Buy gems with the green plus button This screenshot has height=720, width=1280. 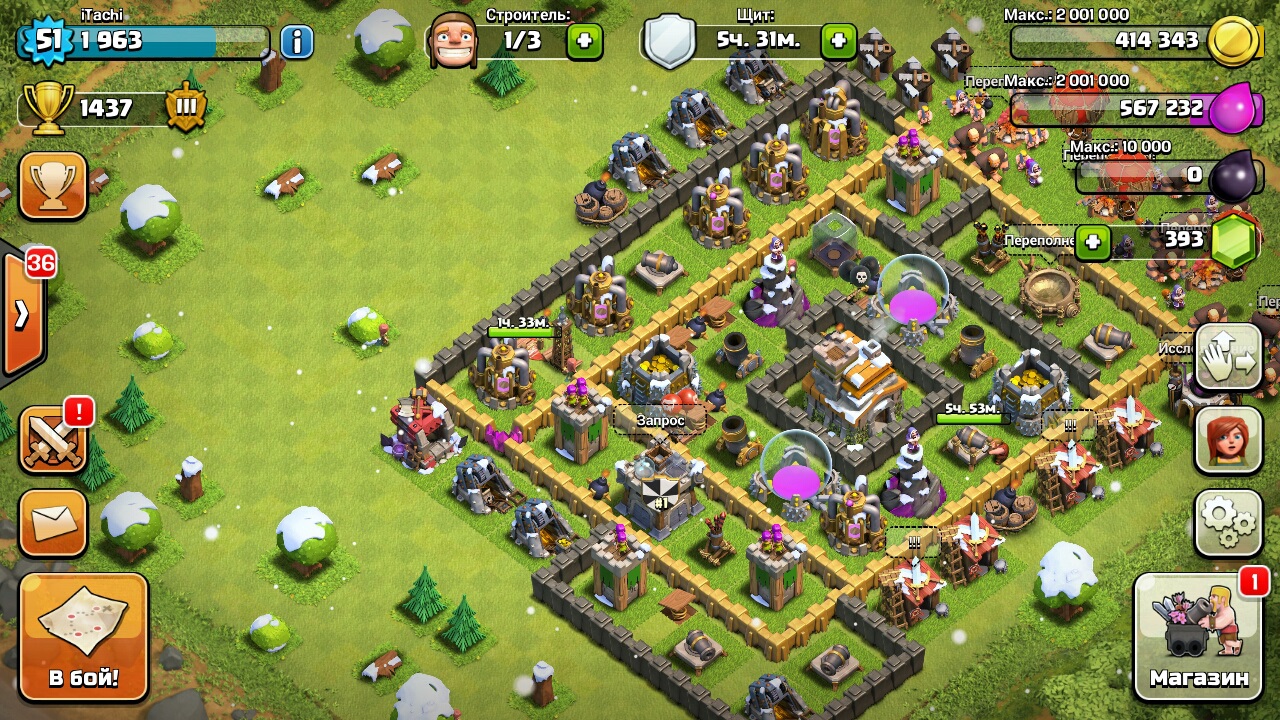tap(1093, 241)
